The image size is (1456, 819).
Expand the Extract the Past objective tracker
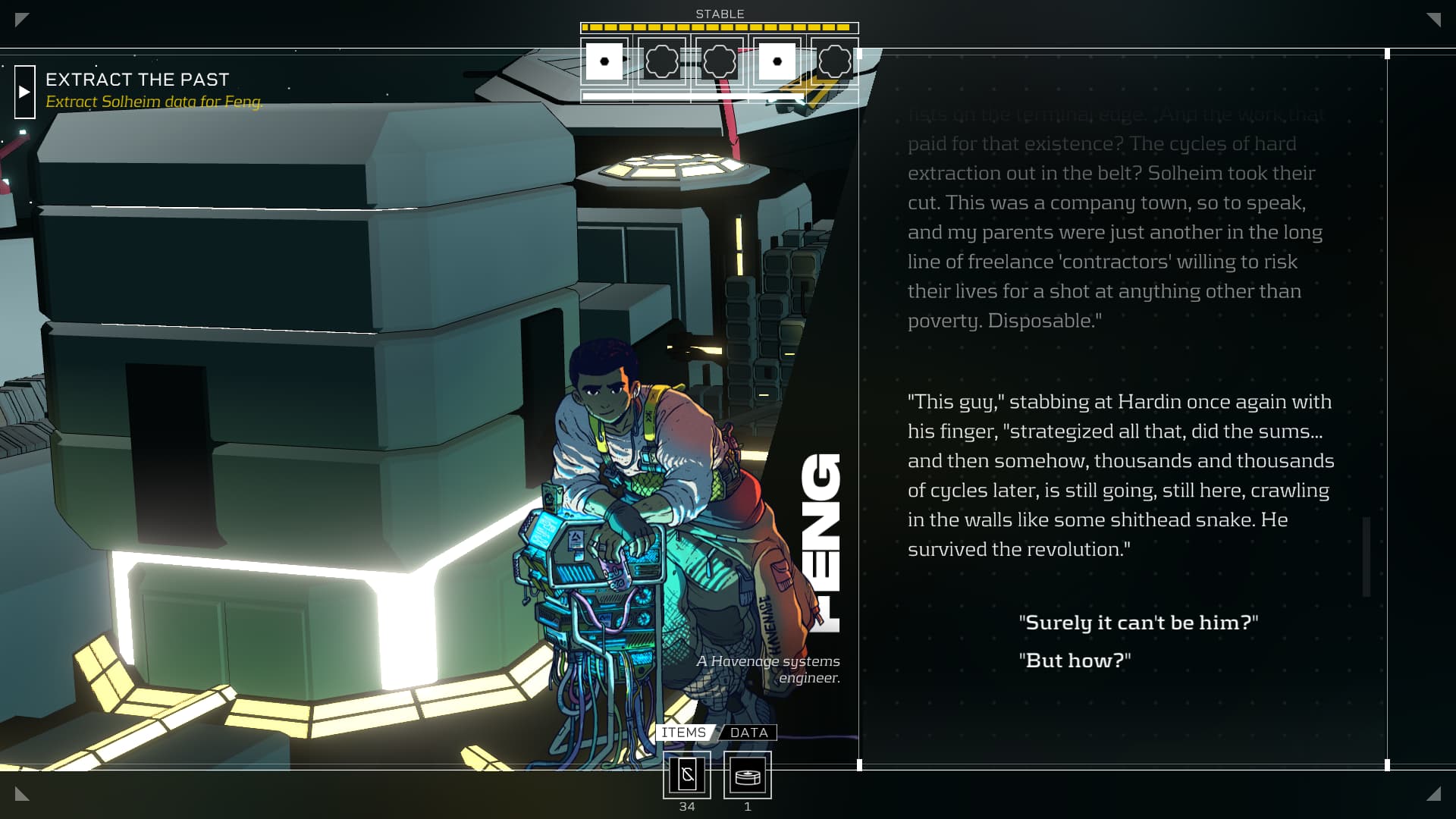tap(25, 92)
